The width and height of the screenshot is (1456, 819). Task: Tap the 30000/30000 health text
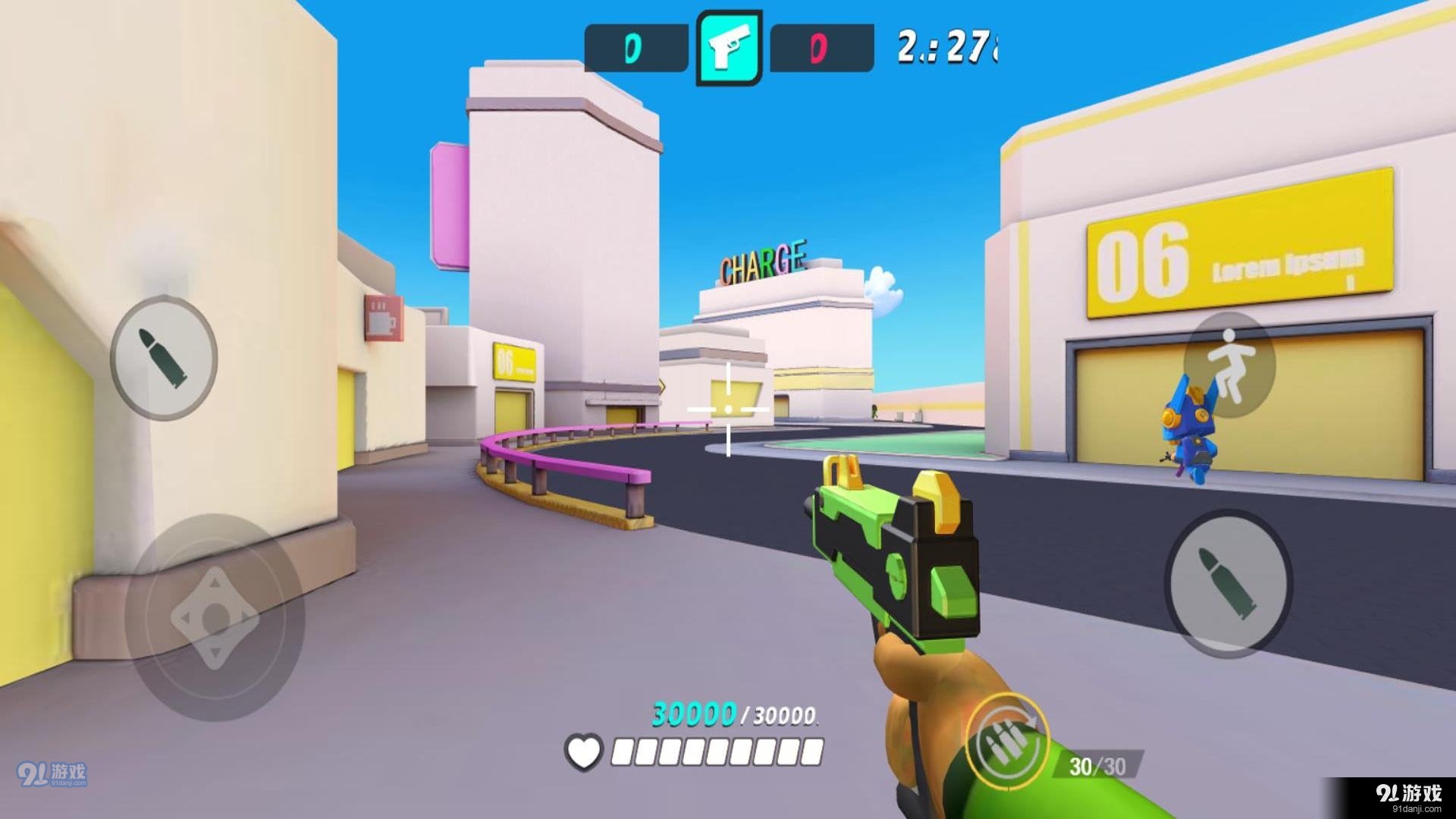pos(732,715)
